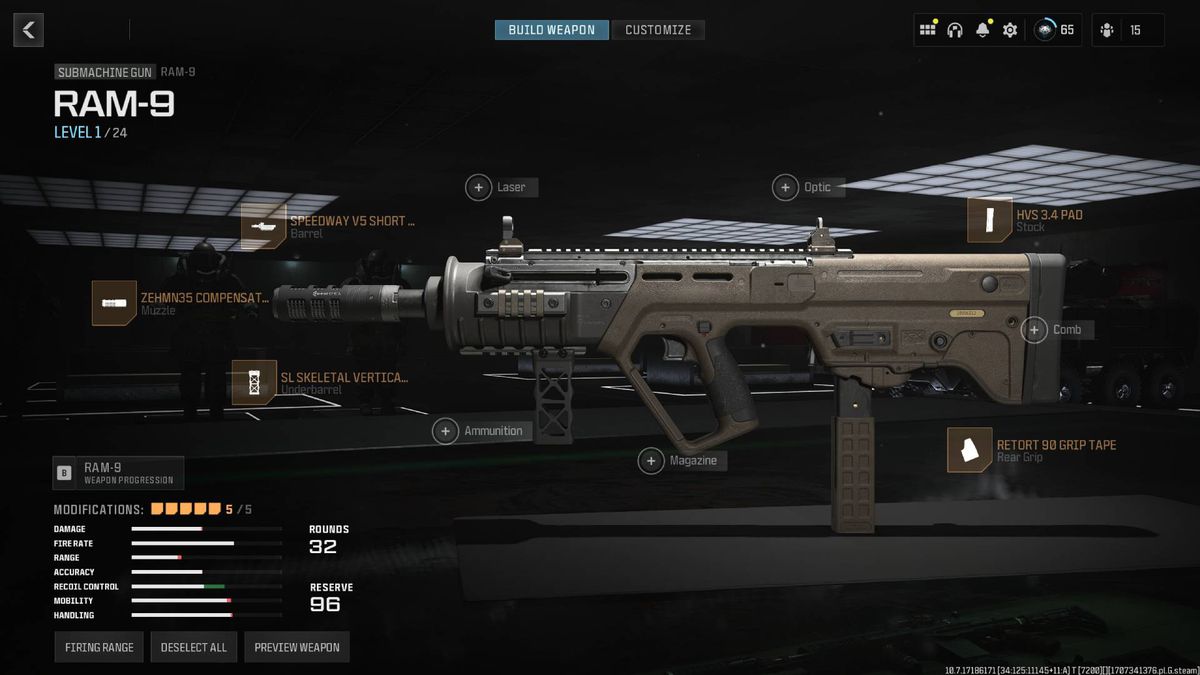Open the ZEHMN35 Compensator muzzle slot
This screenshot has height=675, width=1200.
point(114,303)
